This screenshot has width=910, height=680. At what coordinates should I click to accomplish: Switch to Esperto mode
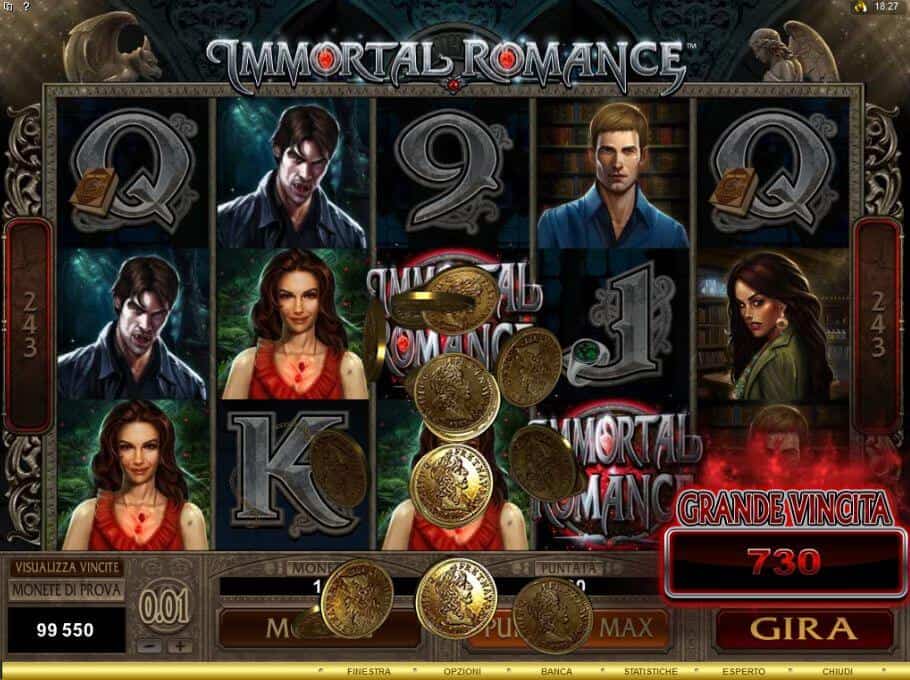pos(745,671)
